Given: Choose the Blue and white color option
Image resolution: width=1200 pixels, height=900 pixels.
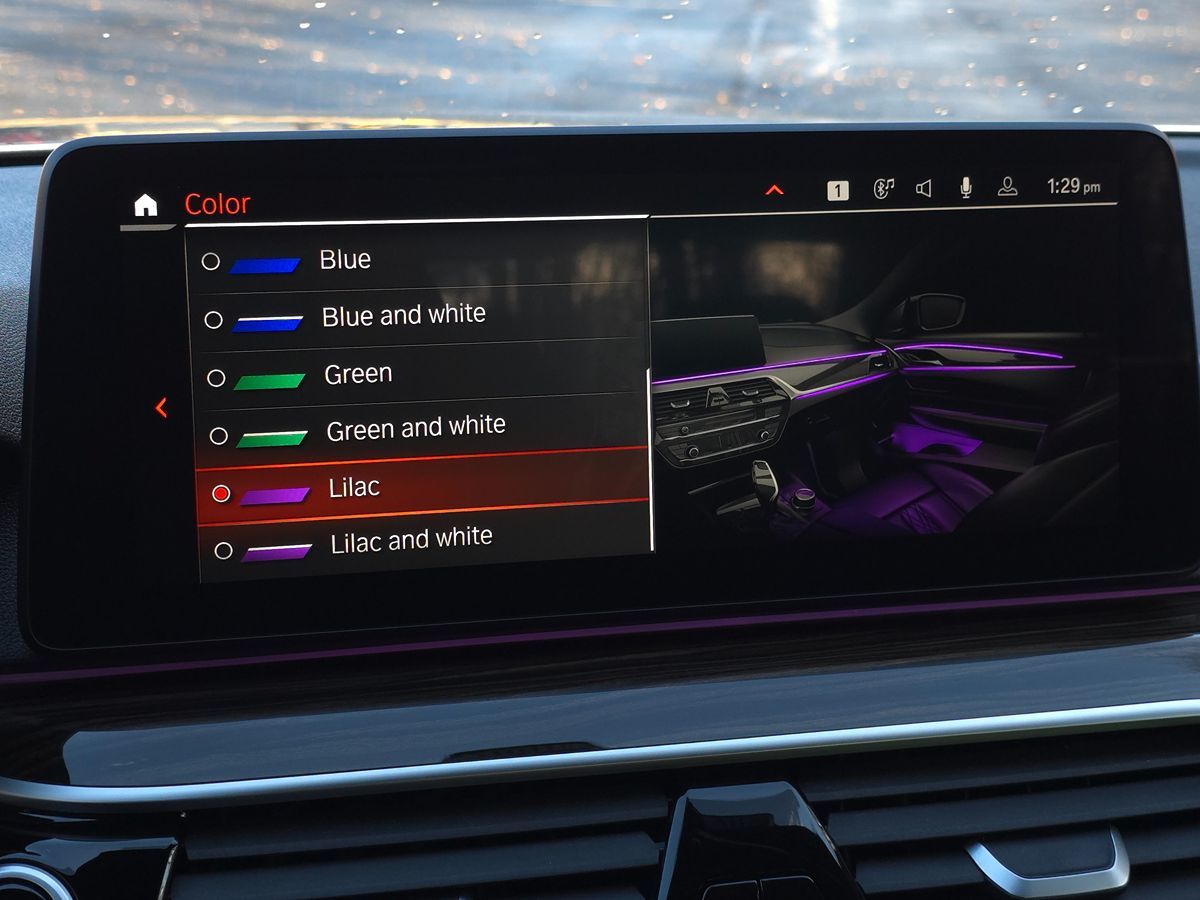Looking at the screenshot, I should (403, 316).
